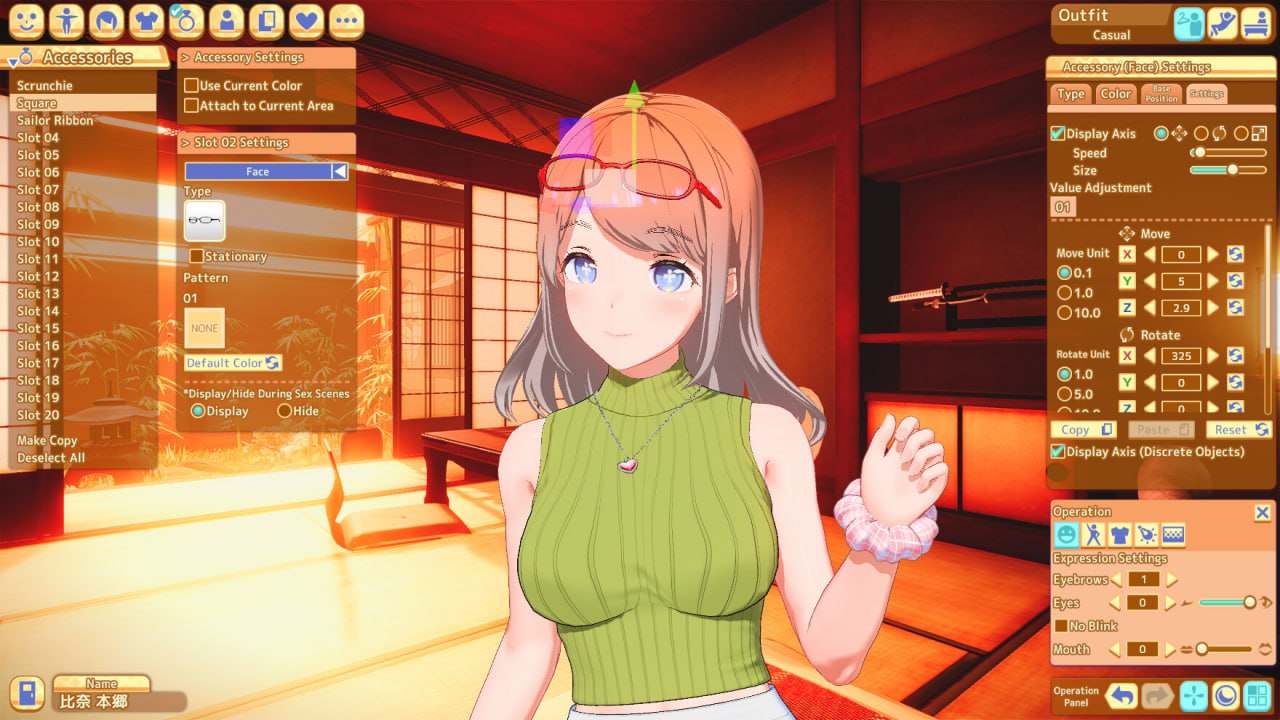Select the Hide radio for sex scenes
The image size is (1280, 720).
(285, 410)
